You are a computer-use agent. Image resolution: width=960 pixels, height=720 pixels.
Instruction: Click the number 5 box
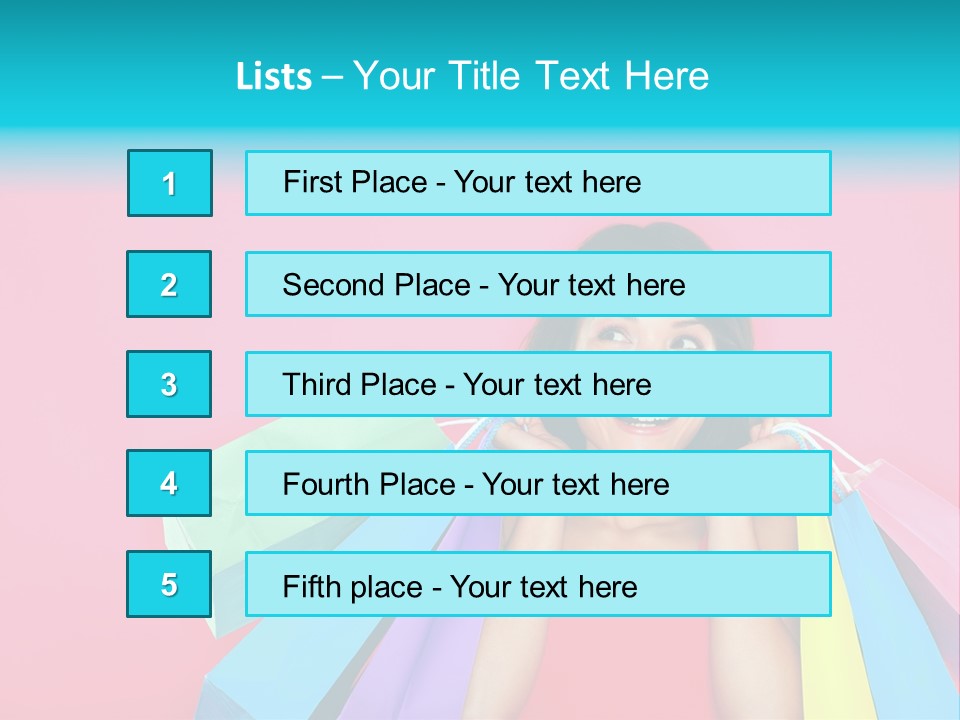pos(170,584)
